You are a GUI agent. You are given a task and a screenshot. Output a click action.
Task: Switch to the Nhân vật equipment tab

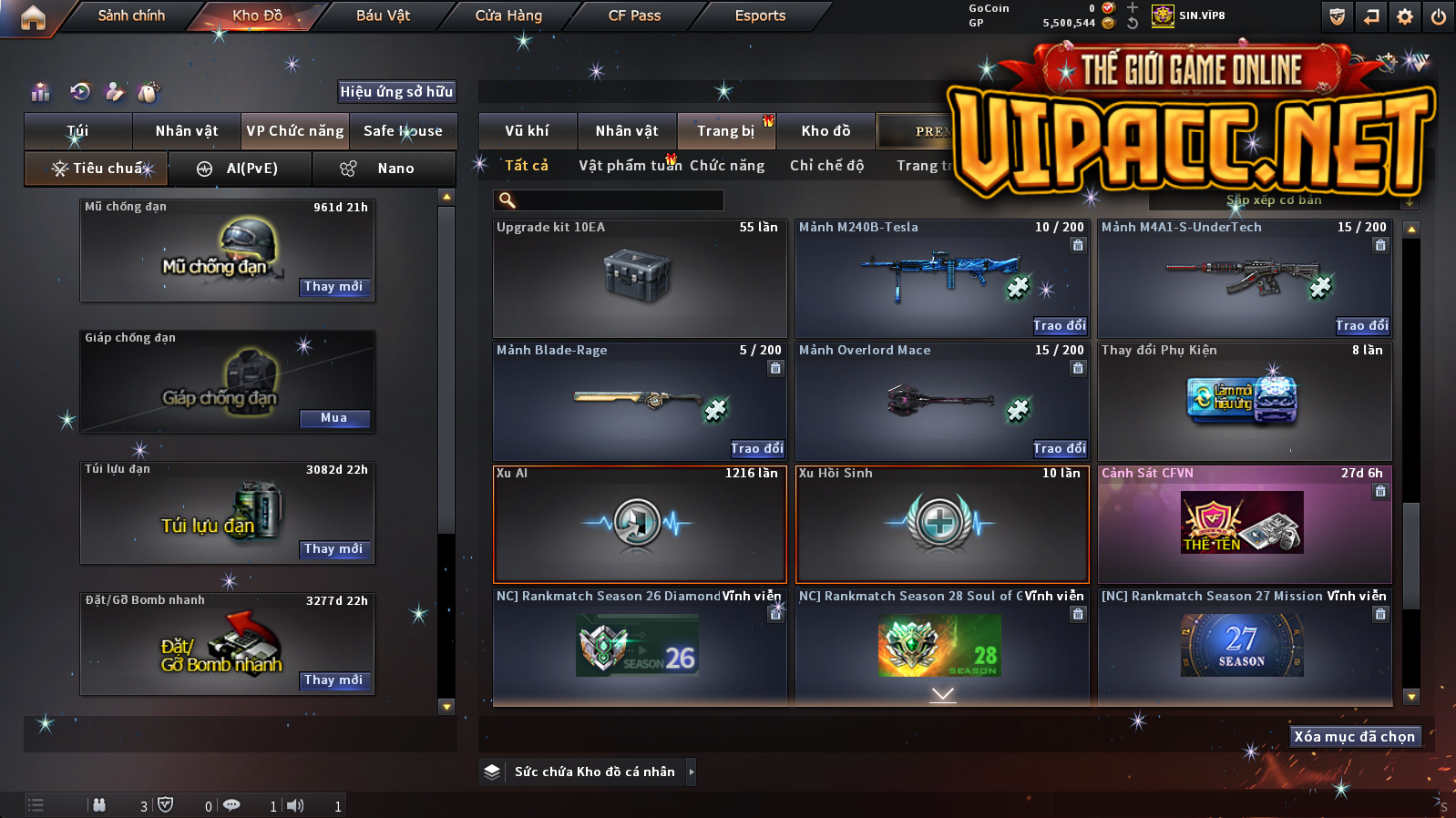[187, 130]
